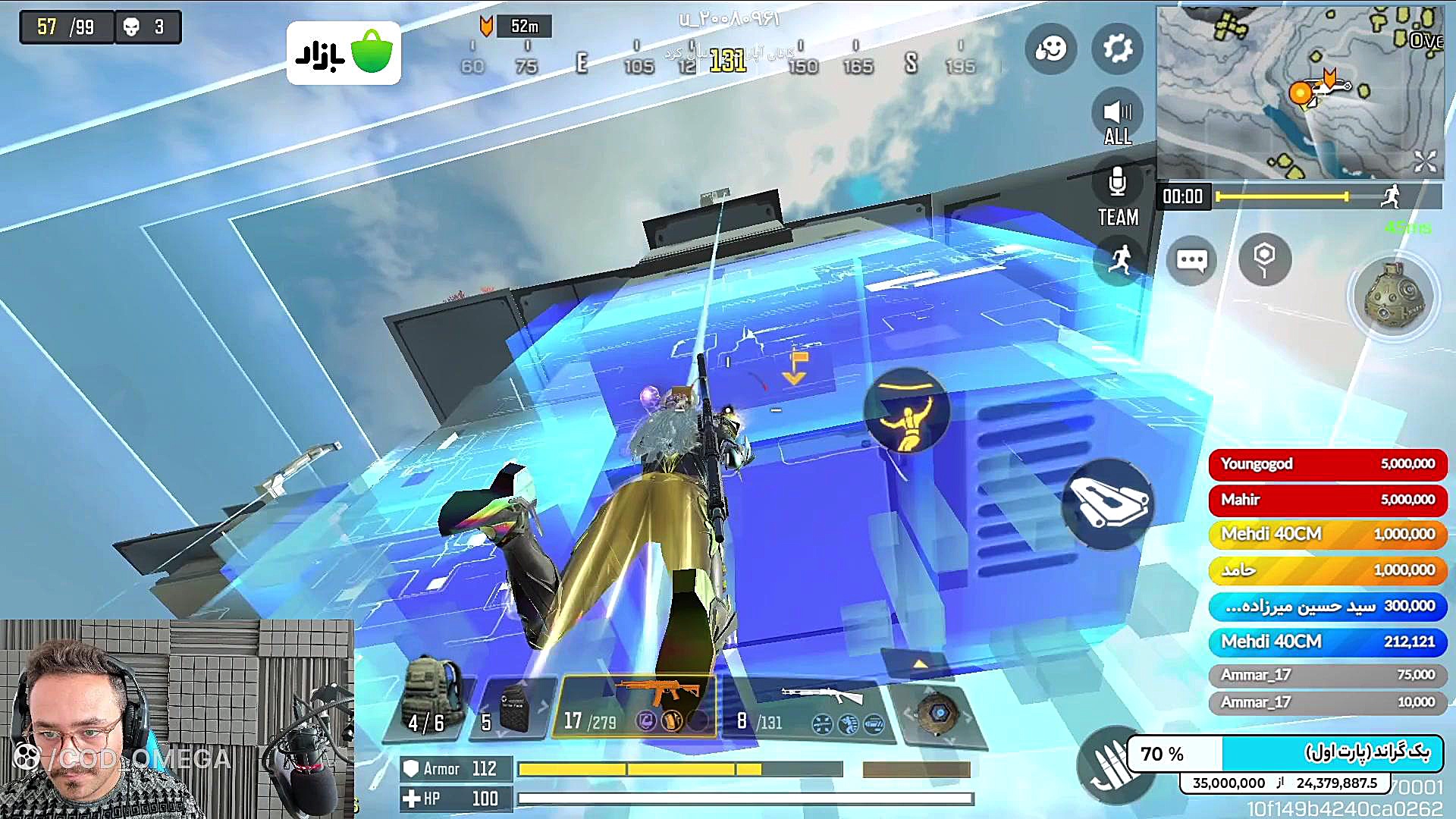1456x819 pixels.
Task: Open the emote smiley icon
Action: pyautogui.click(x=1051, y=49)
